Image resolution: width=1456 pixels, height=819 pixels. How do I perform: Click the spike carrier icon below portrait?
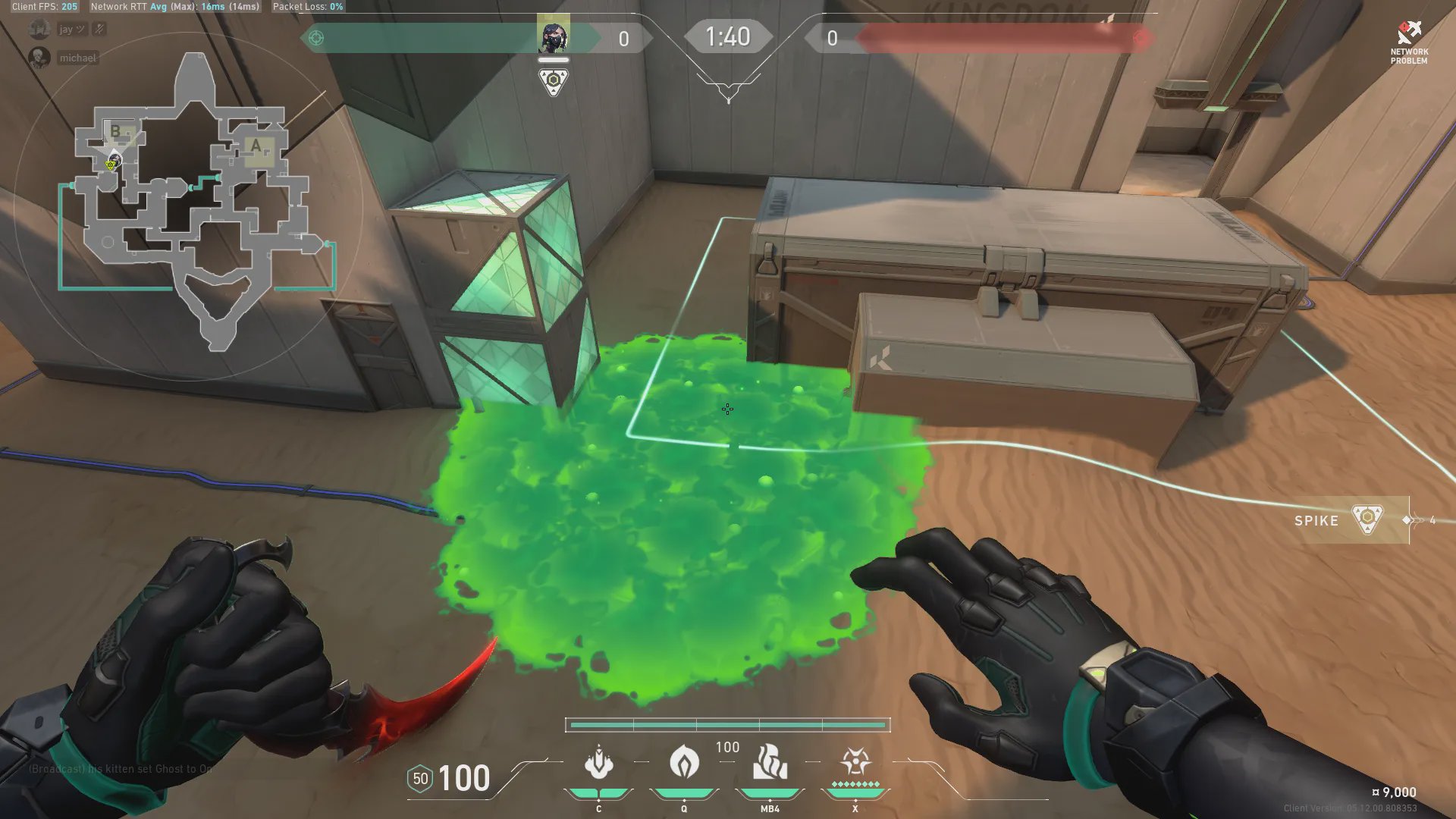554,81
